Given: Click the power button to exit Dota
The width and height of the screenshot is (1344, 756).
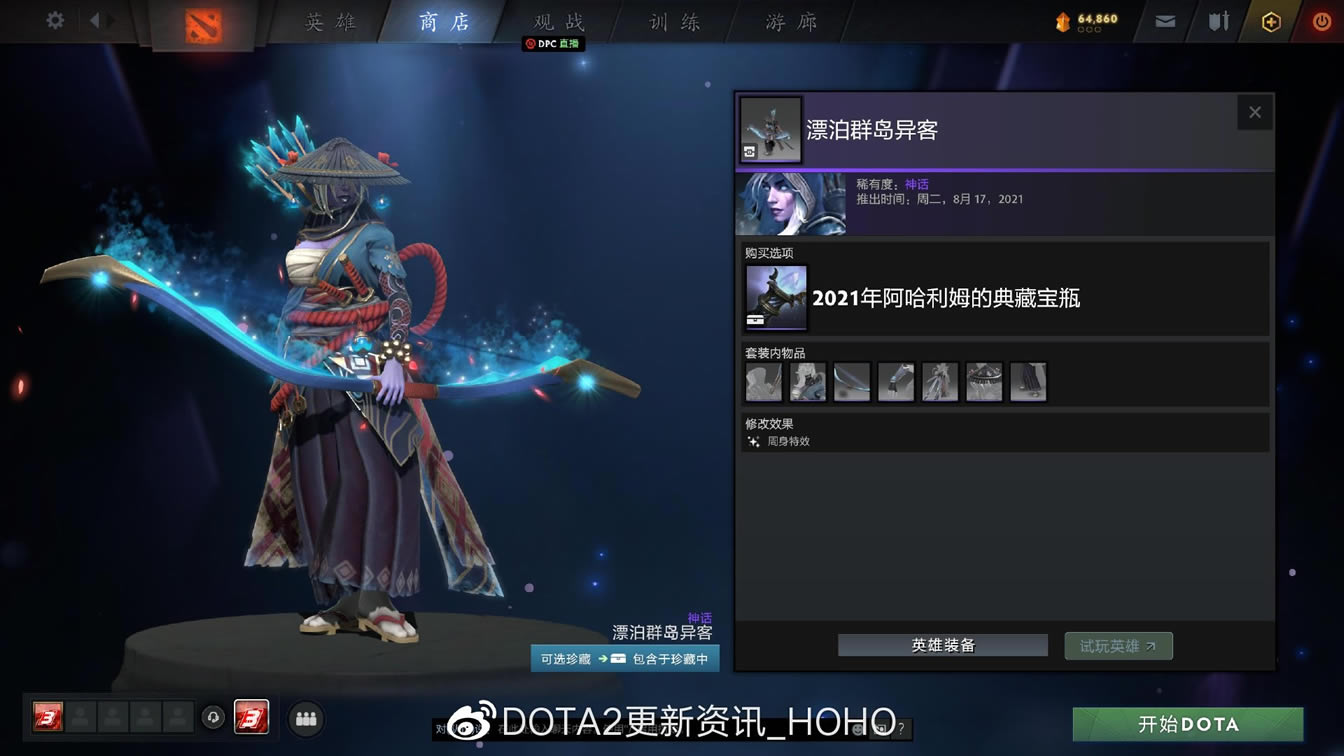Looking at the screenshot, I should 1320,20.
